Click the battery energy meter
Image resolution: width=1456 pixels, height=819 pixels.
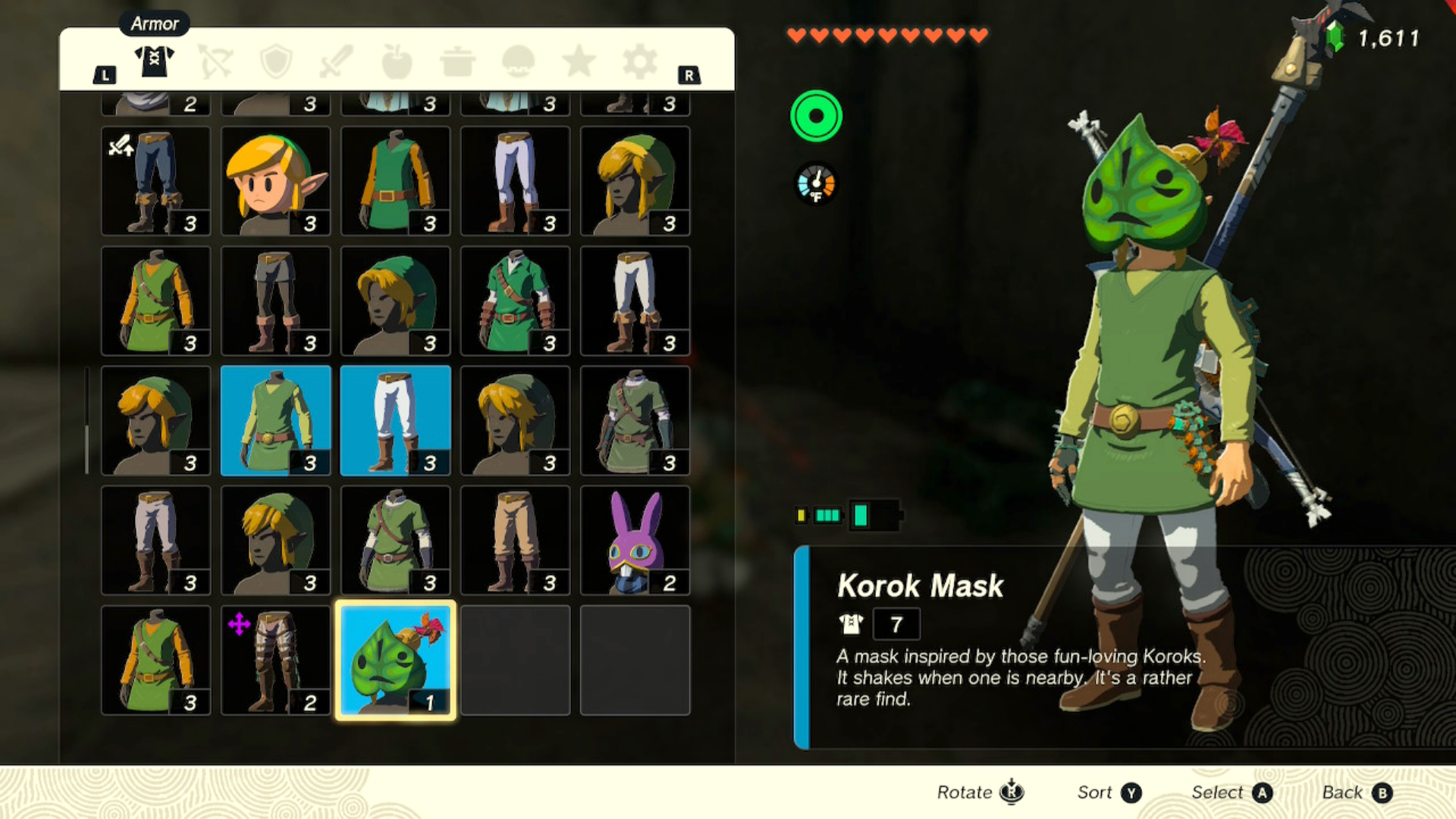[846, 516]
